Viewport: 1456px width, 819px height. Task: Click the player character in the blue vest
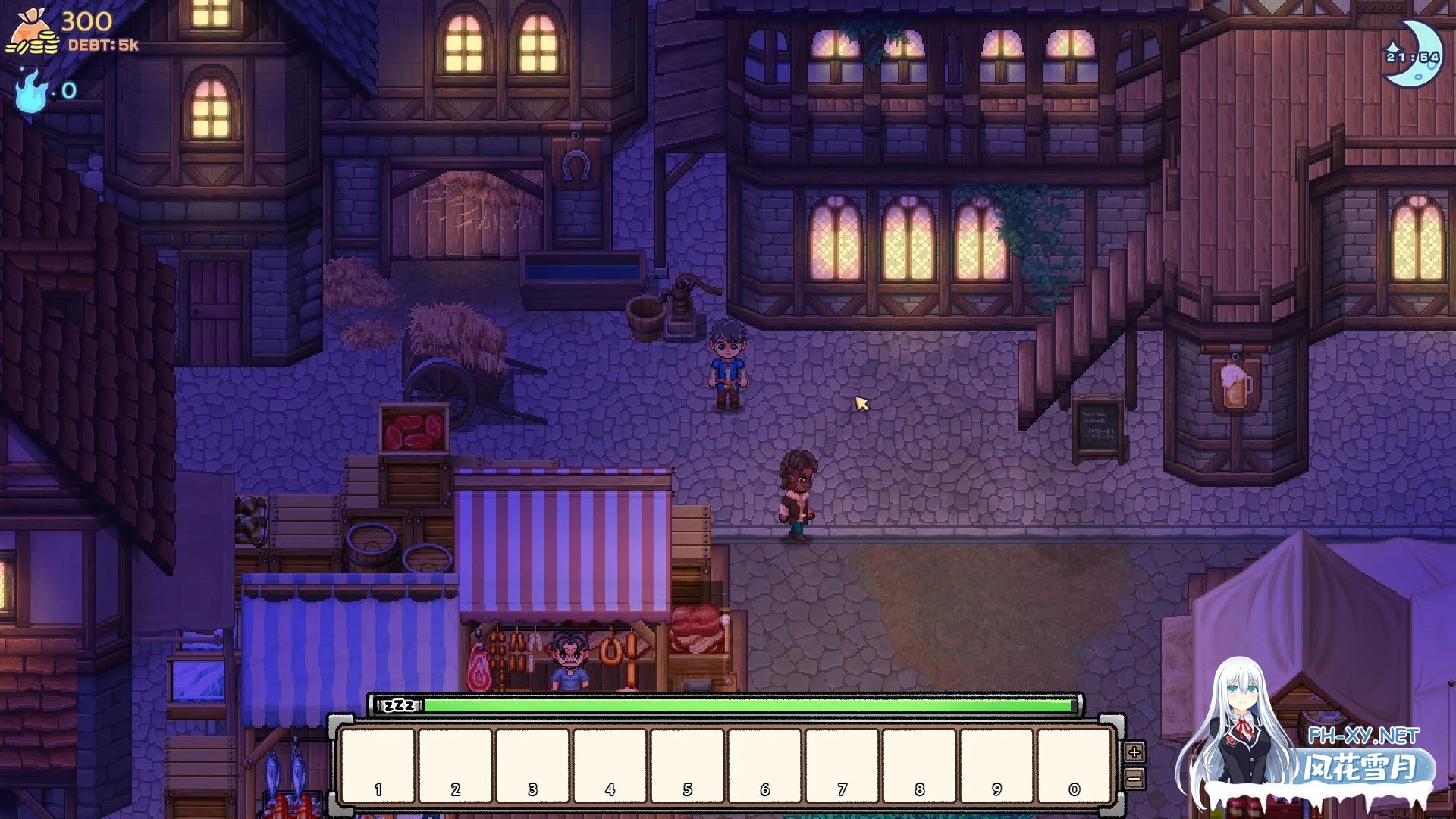pos(729,364)
